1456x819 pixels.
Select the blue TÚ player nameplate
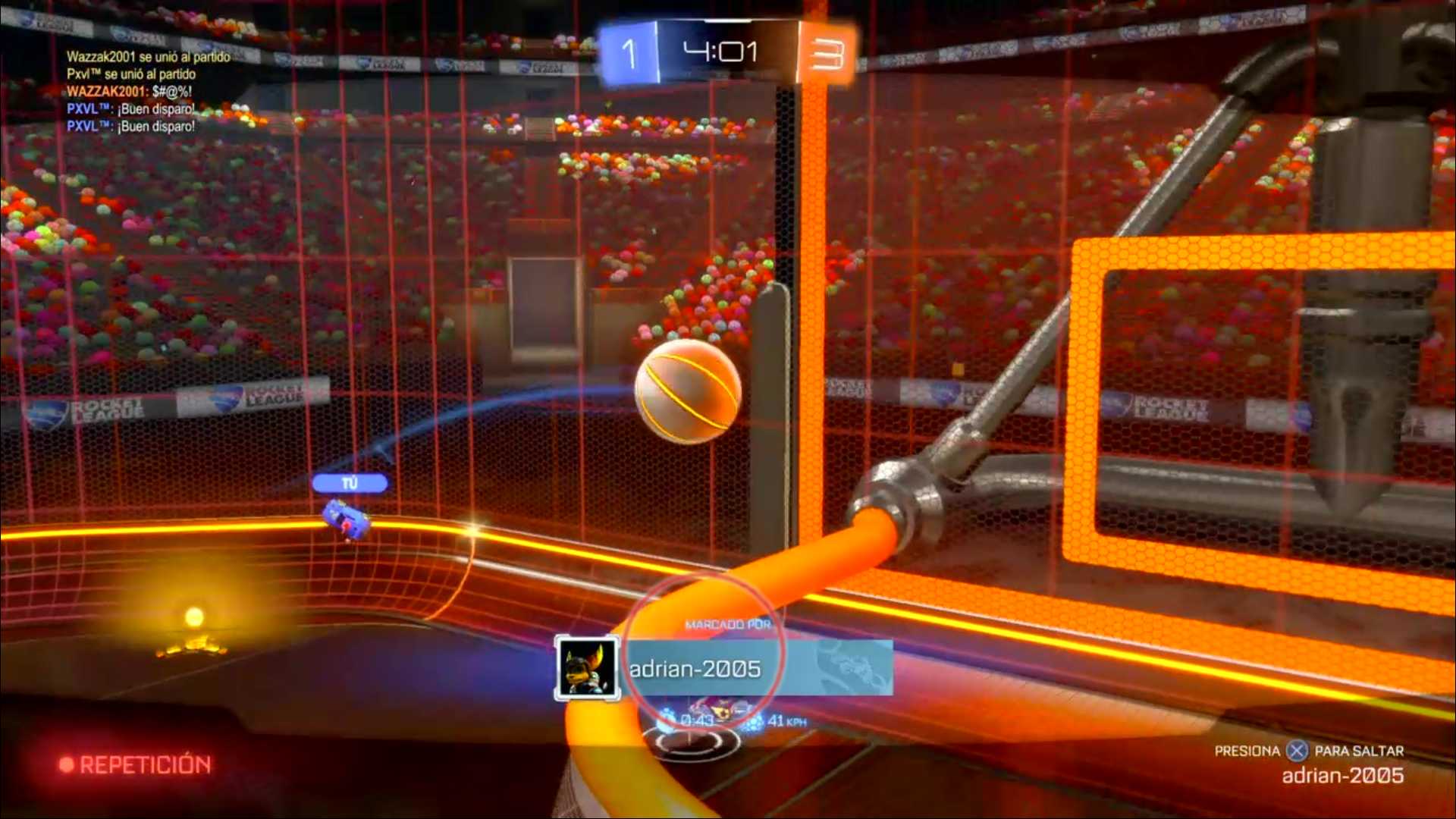click(350, 483)
